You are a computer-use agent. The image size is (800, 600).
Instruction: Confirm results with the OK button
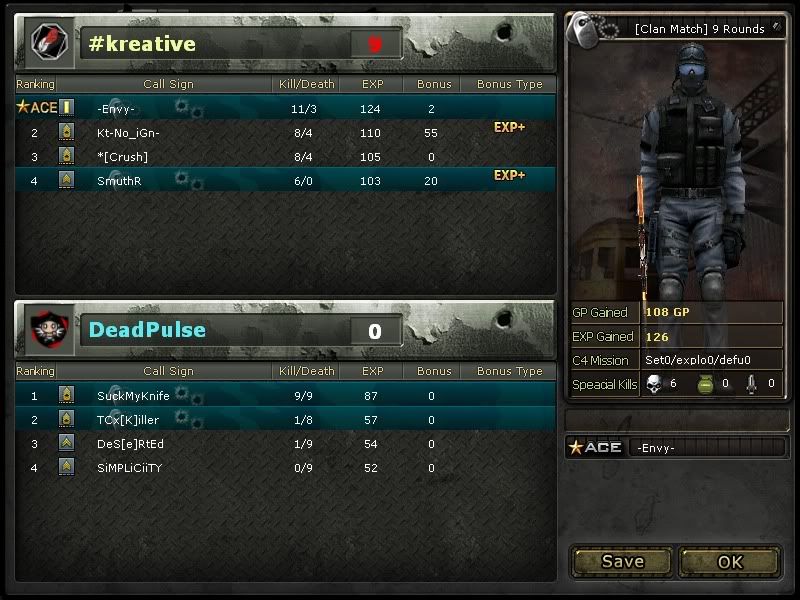tap(730, 561)
